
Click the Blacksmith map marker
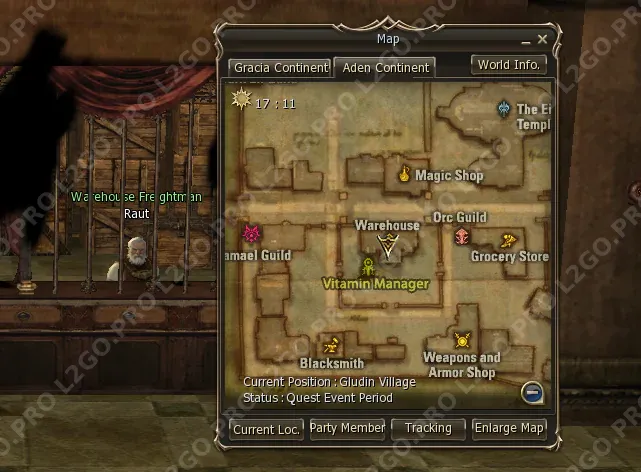click(x=332, y=345)
